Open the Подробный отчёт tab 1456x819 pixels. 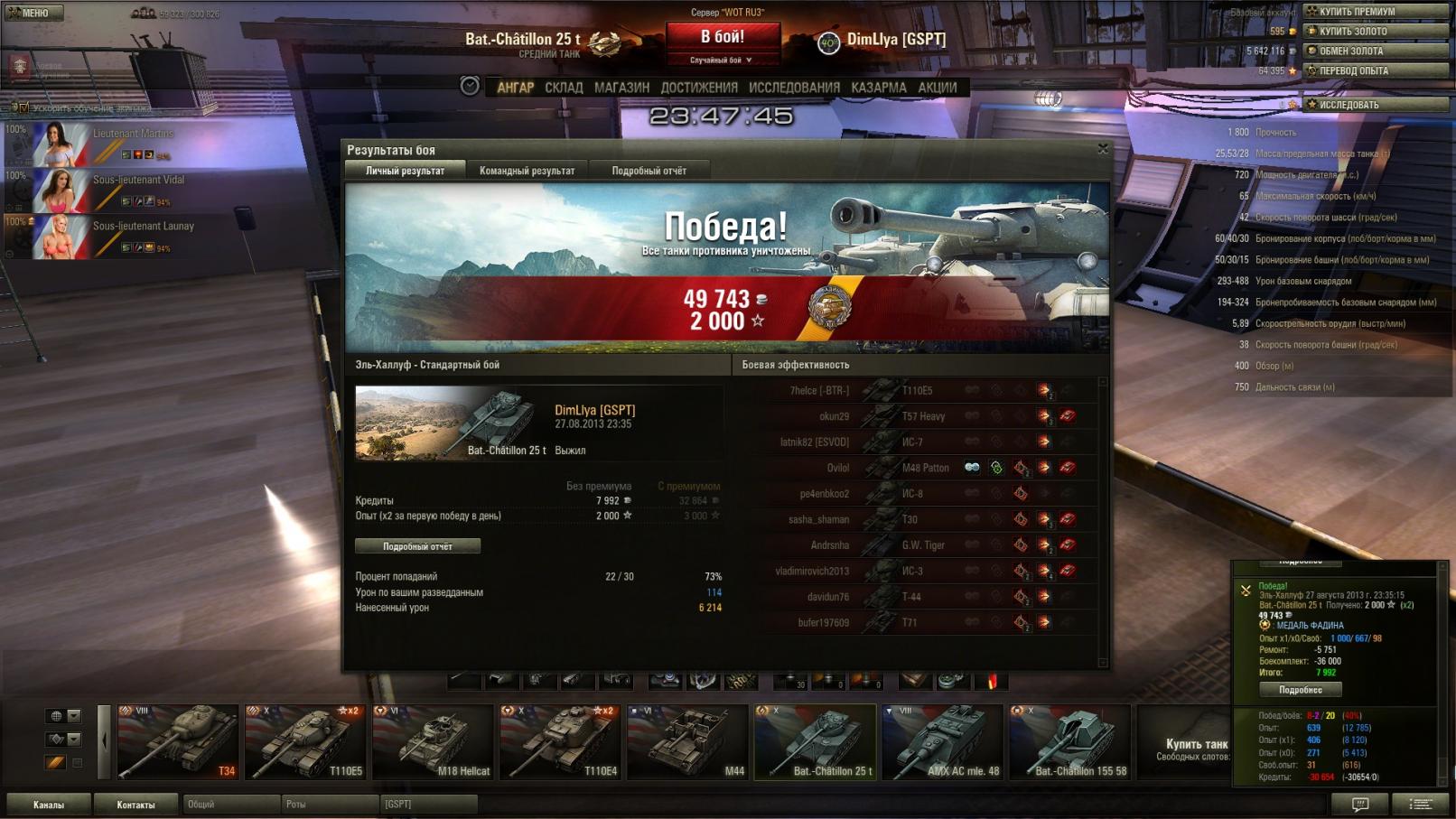click(649, 171)
